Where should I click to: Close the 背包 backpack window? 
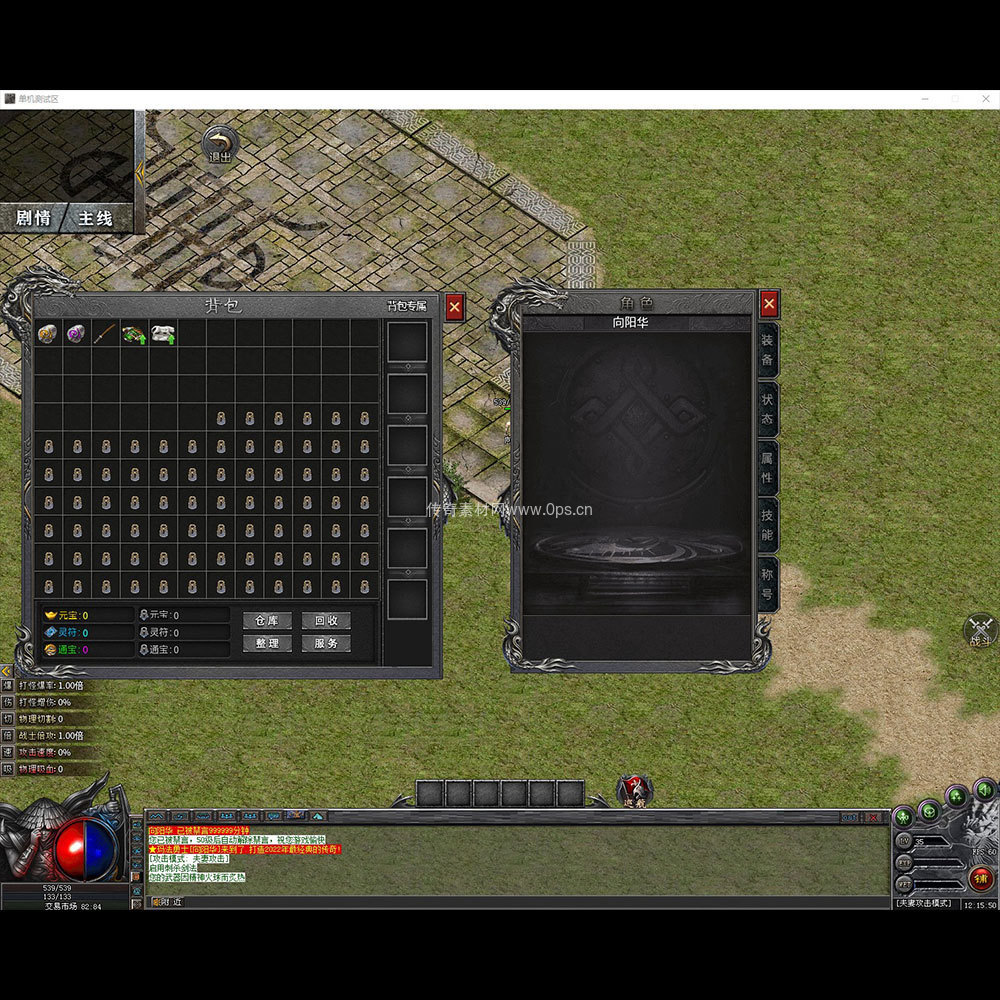point(454,307)
